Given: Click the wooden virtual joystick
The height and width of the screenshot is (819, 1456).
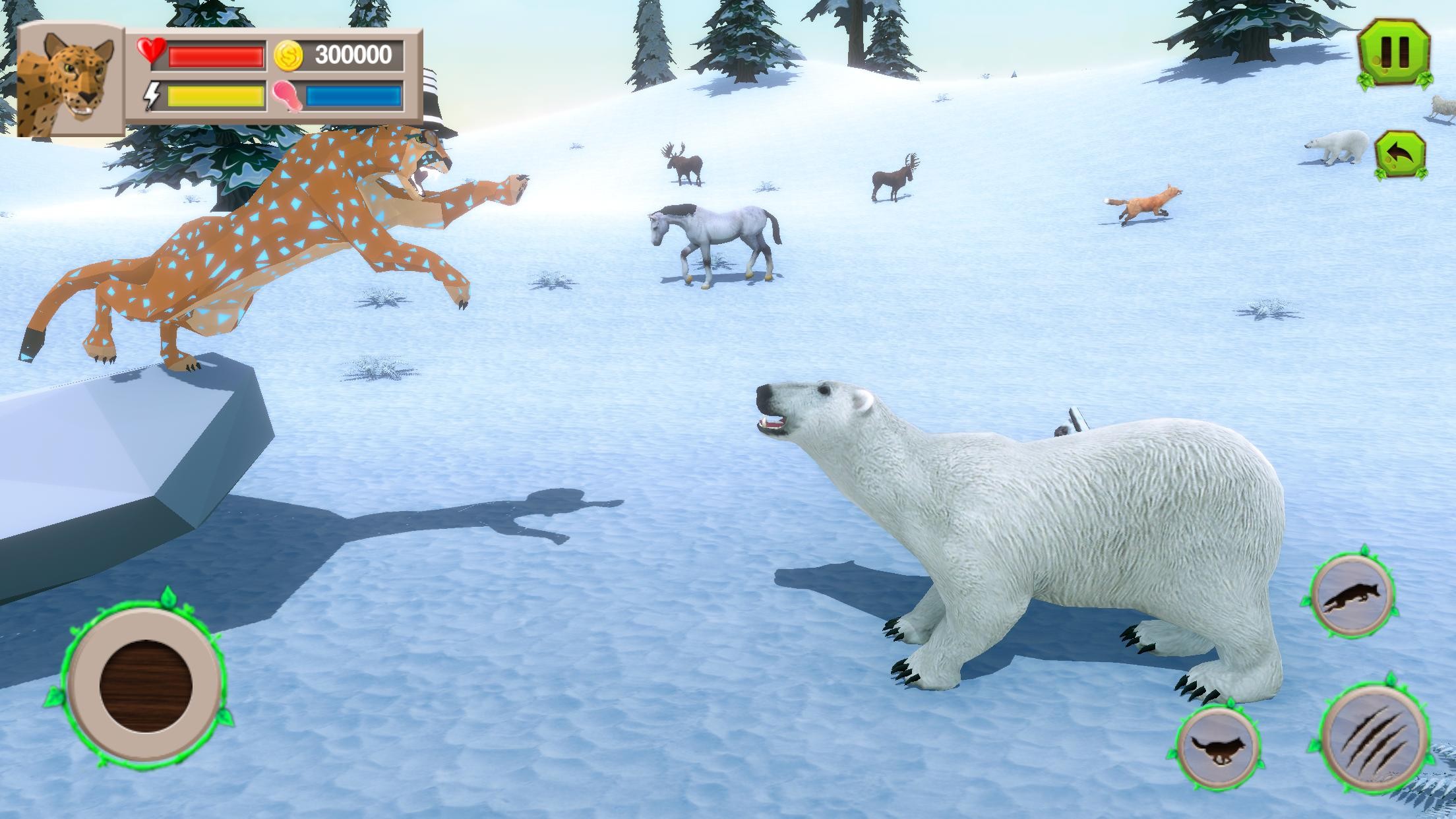Looking at the screenshot, I should pos(146,684).
